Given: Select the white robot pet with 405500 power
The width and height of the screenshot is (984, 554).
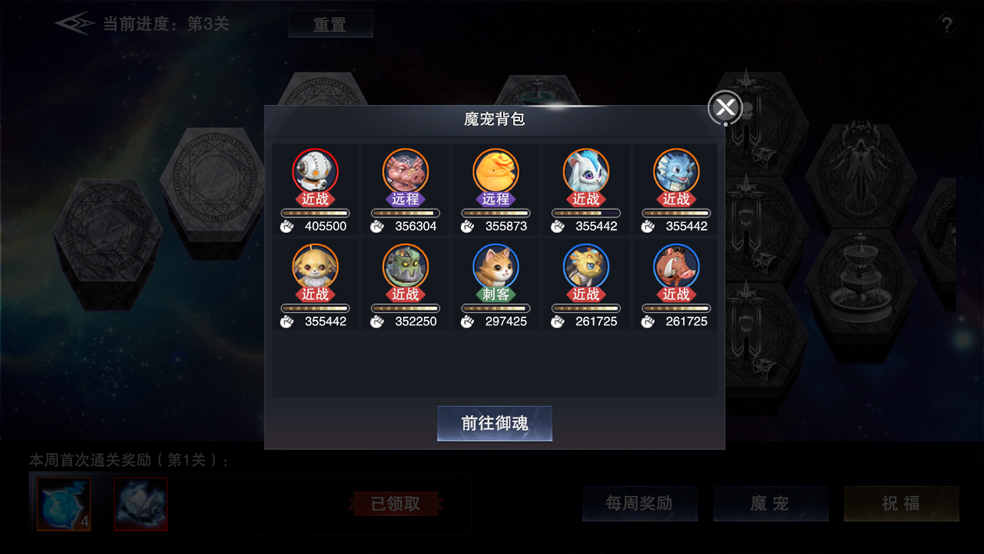Looking at the screenshot, I should 315,173.
